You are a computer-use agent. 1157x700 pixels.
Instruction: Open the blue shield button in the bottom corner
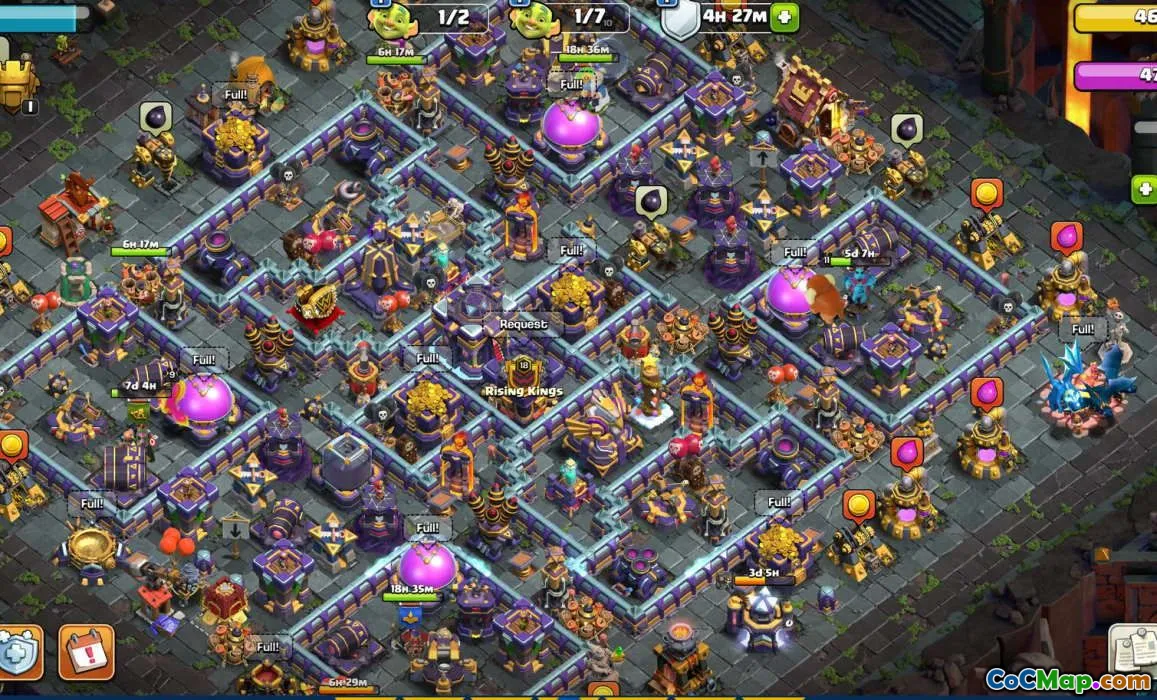pyautogui.click(x=19, y=653)
